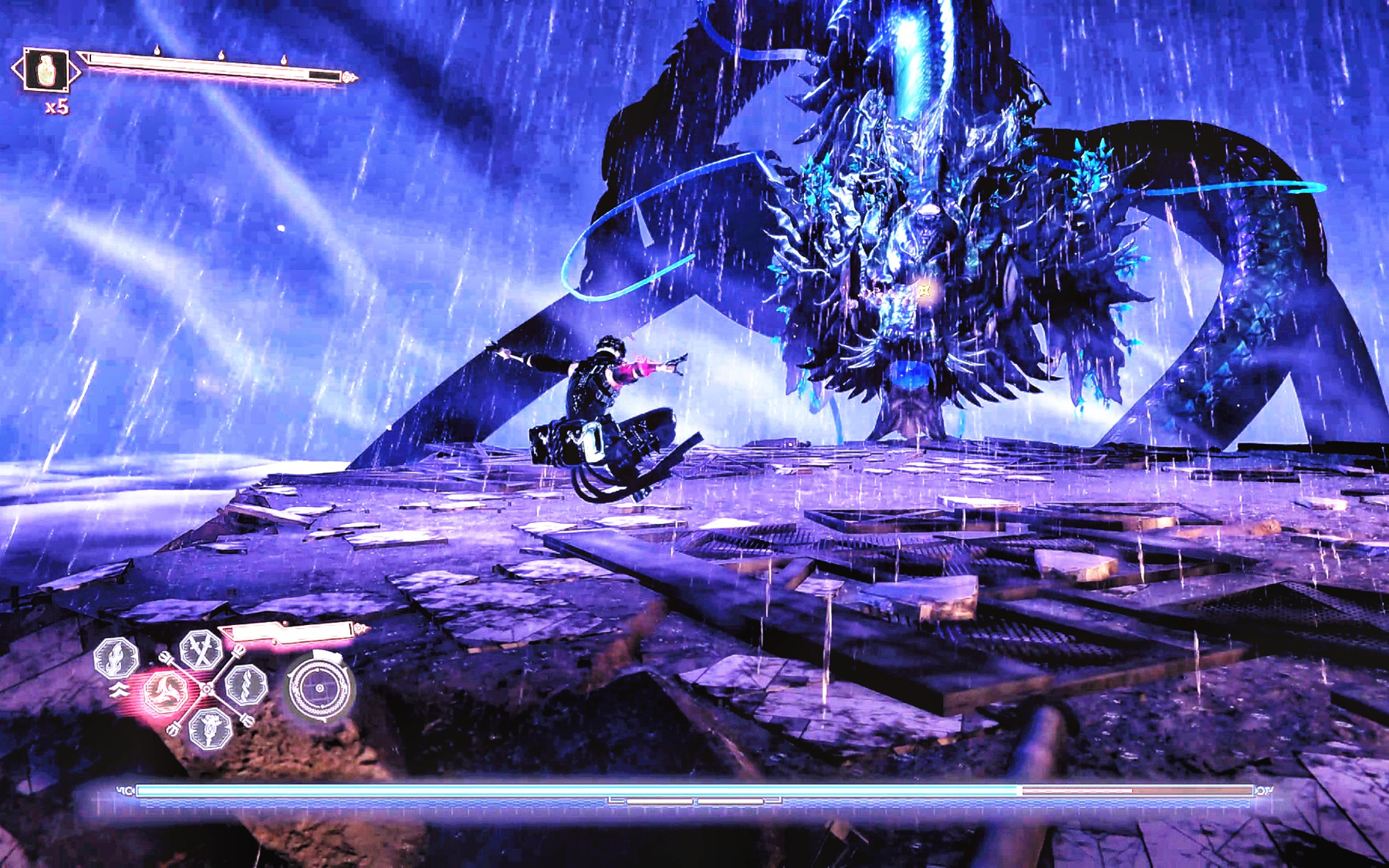Use the healing potion item slot
Viewport: 1389px width, 868px height.
click(x=46, y=70)
